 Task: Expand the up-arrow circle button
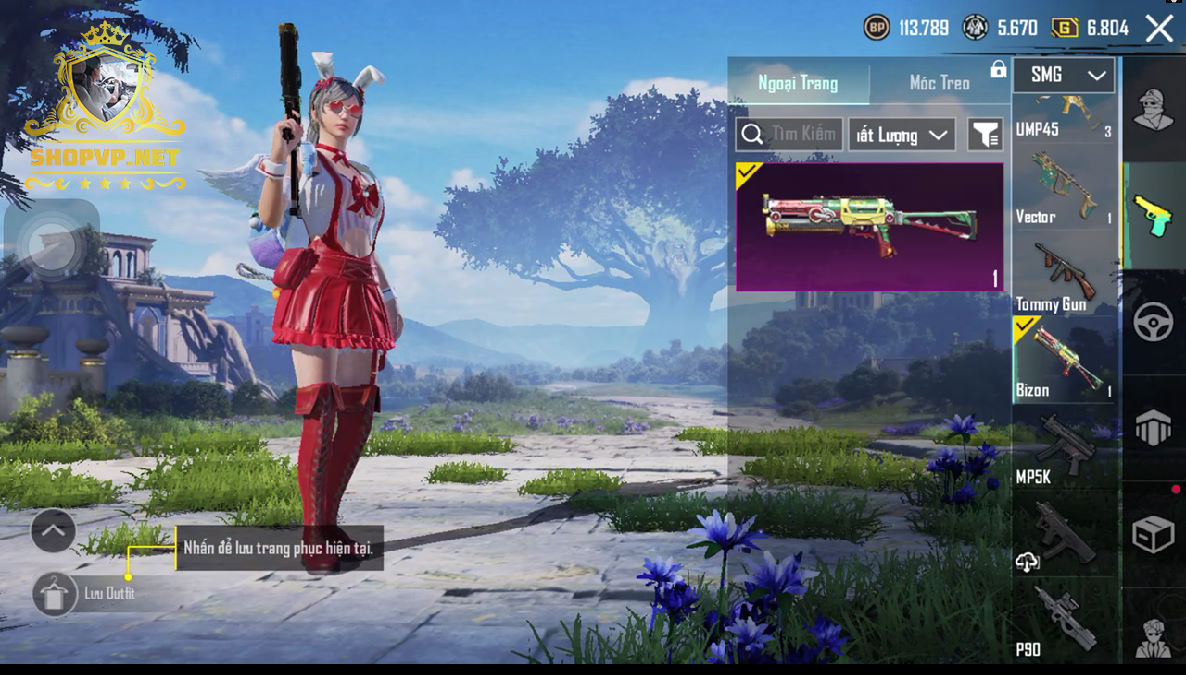point(53,532)
